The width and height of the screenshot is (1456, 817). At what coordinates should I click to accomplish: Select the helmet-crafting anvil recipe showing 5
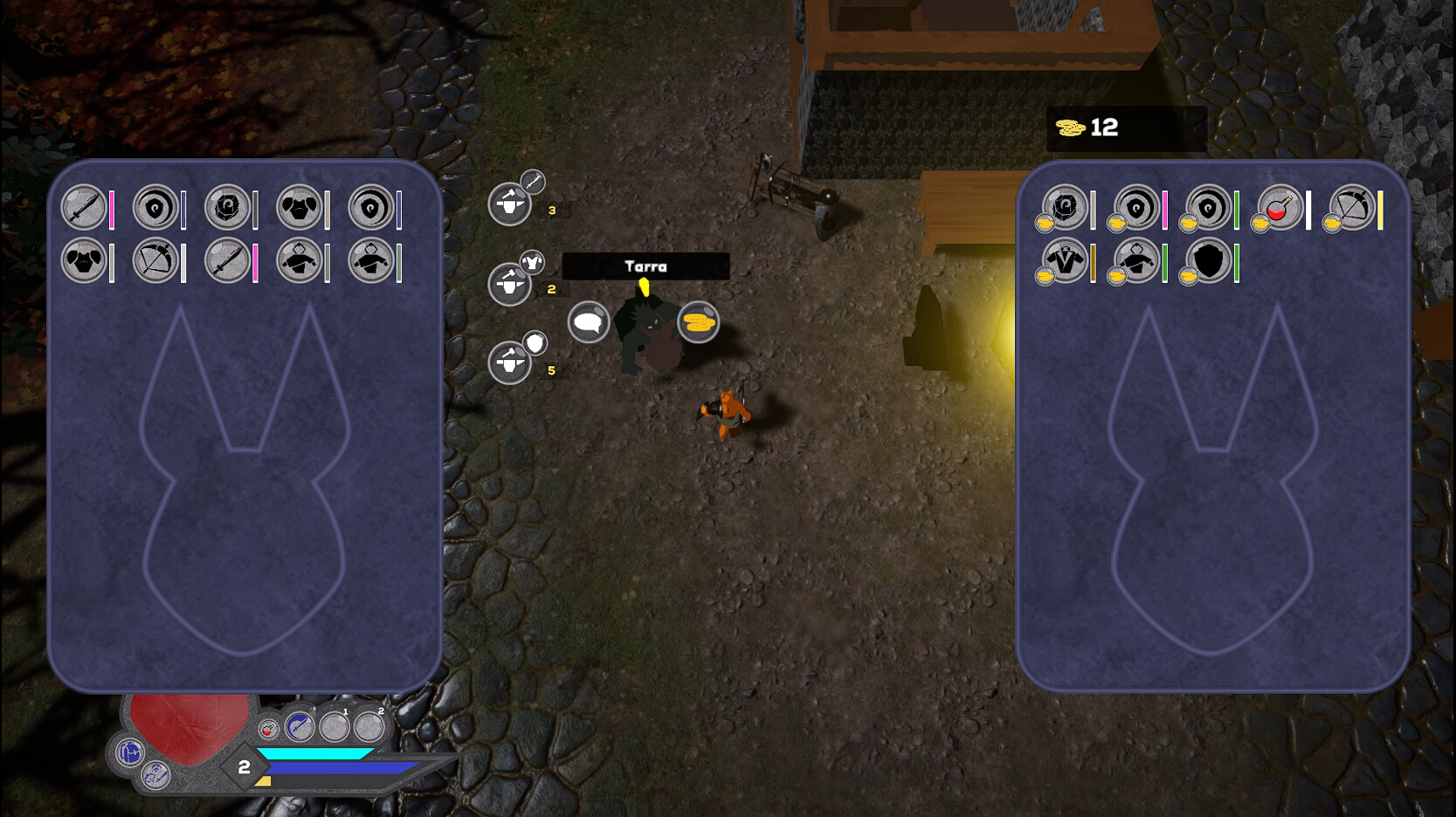510,363
